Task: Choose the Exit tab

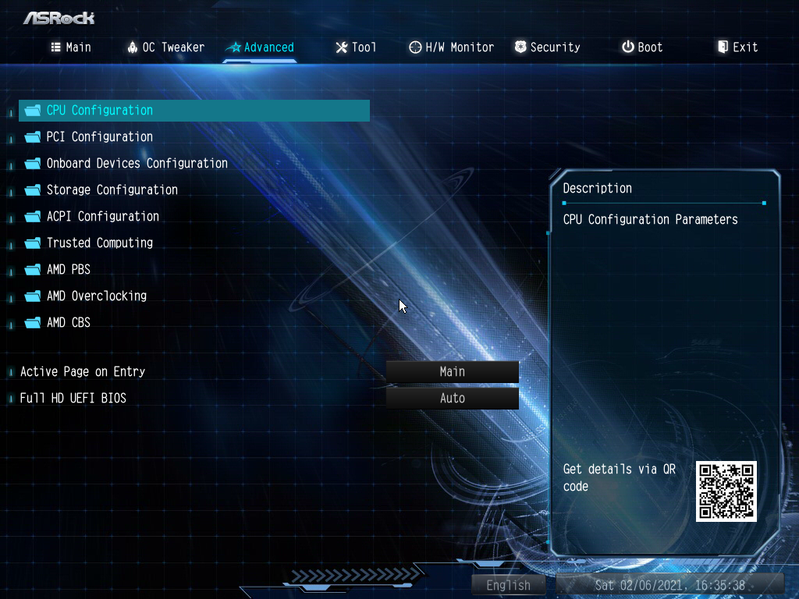Action: coord(738,47)
